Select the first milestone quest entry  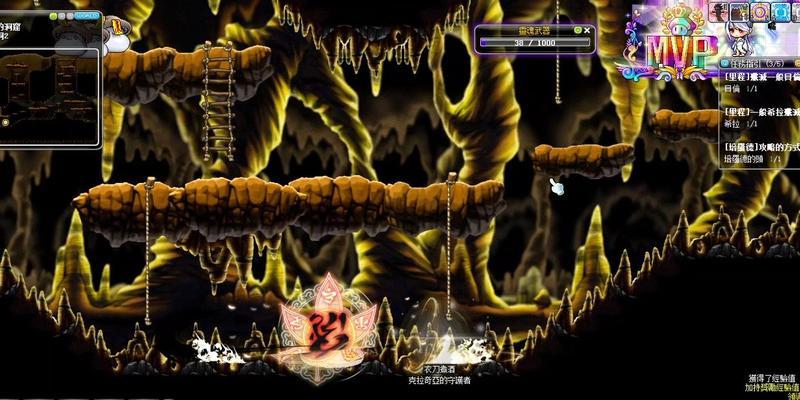760,77
